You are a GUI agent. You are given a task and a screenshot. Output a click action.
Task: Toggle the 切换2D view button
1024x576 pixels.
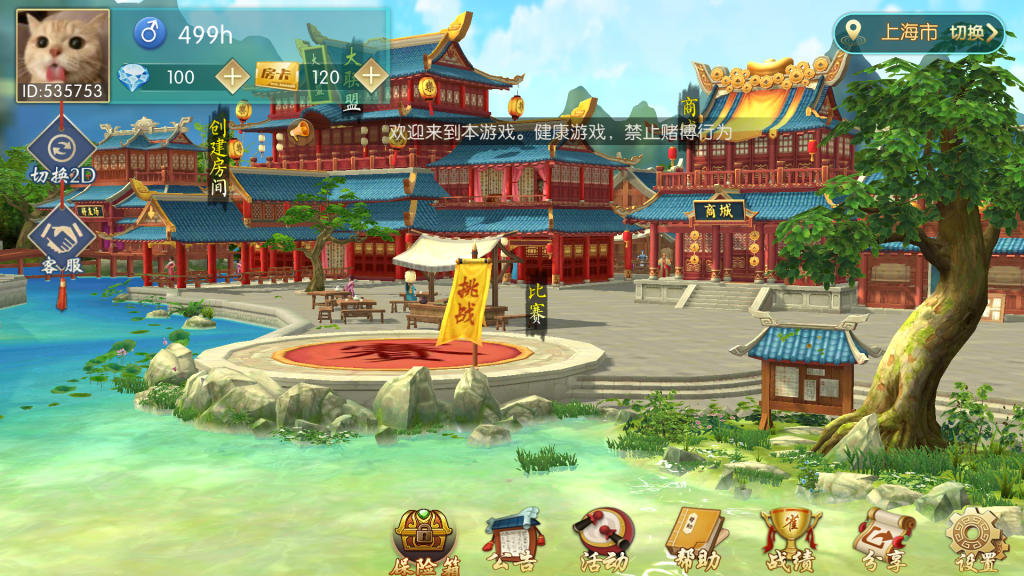pyautogui.click(x=61, y=155)
